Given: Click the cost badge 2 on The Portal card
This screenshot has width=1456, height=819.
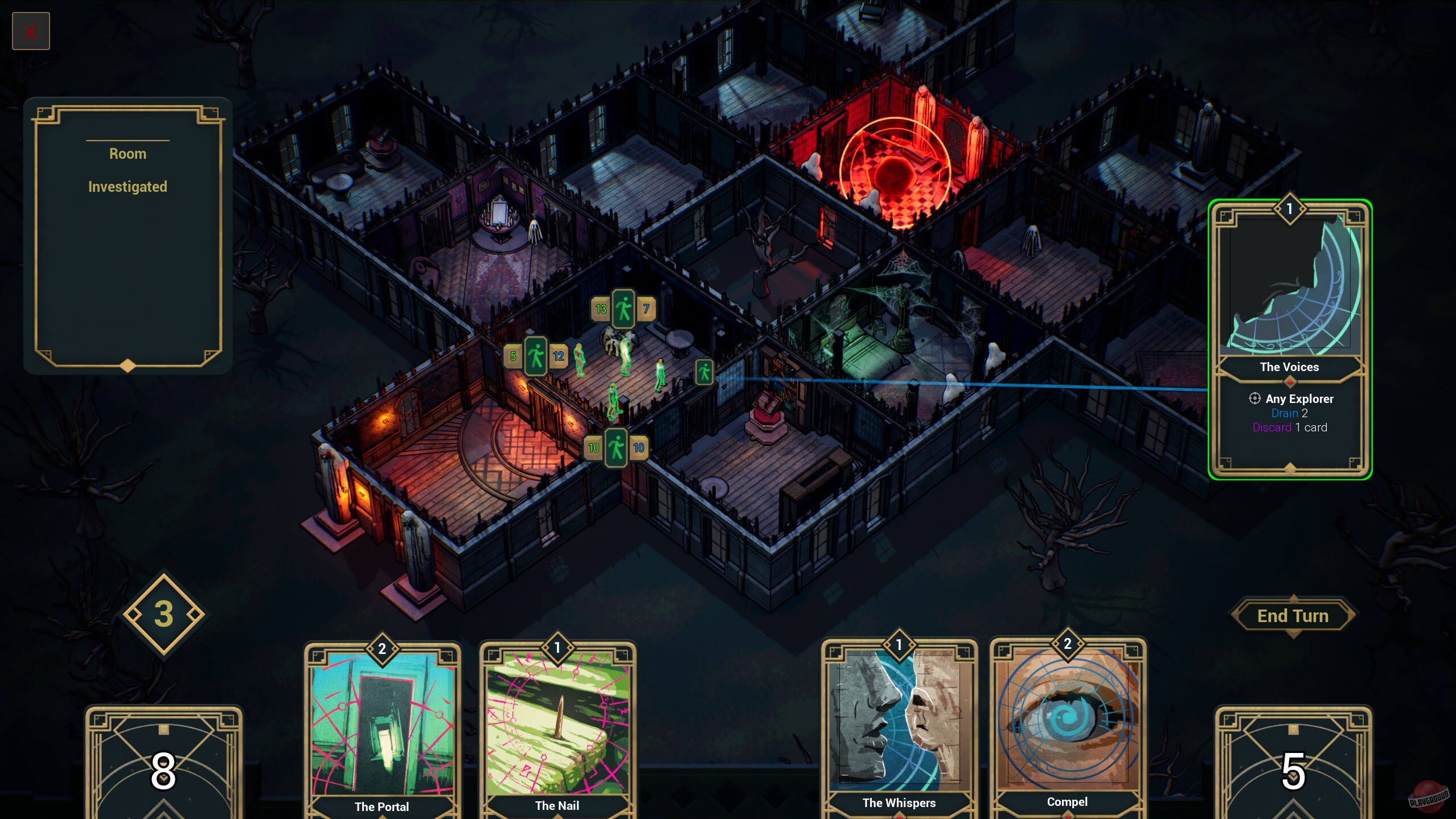Looking at the screenshot, I should pyautogui.click(x=382, y=648).
